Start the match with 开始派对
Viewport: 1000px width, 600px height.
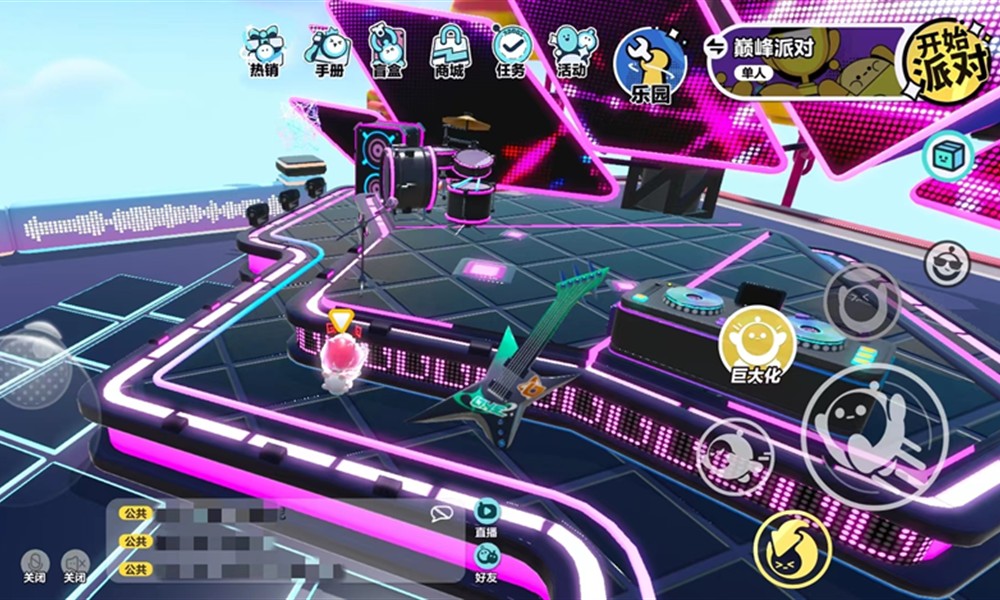tap(939, 62)
